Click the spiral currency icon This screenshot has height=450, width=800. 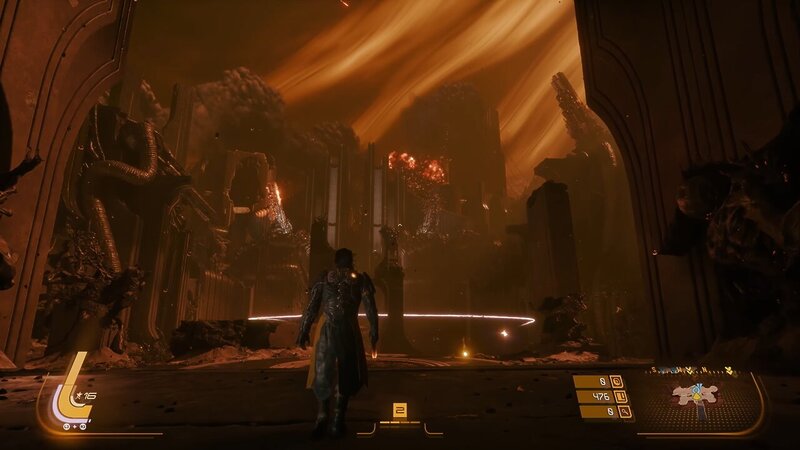617,381
